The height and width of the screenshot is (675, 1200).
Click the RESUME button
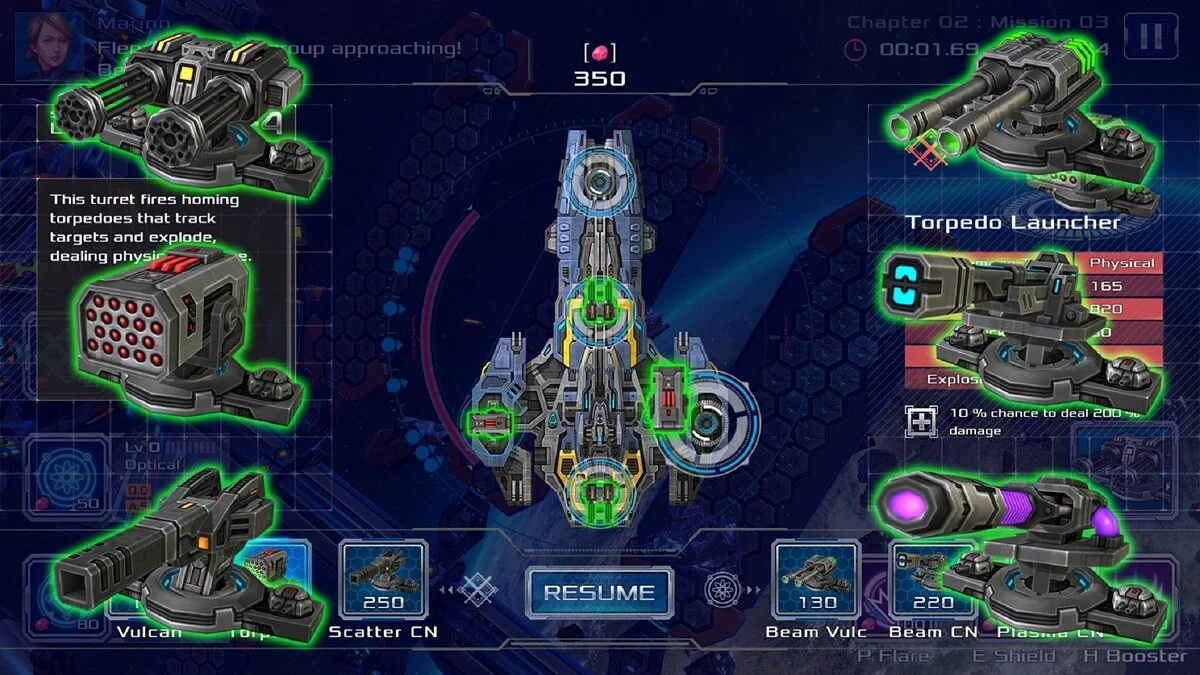pos(600,593)
